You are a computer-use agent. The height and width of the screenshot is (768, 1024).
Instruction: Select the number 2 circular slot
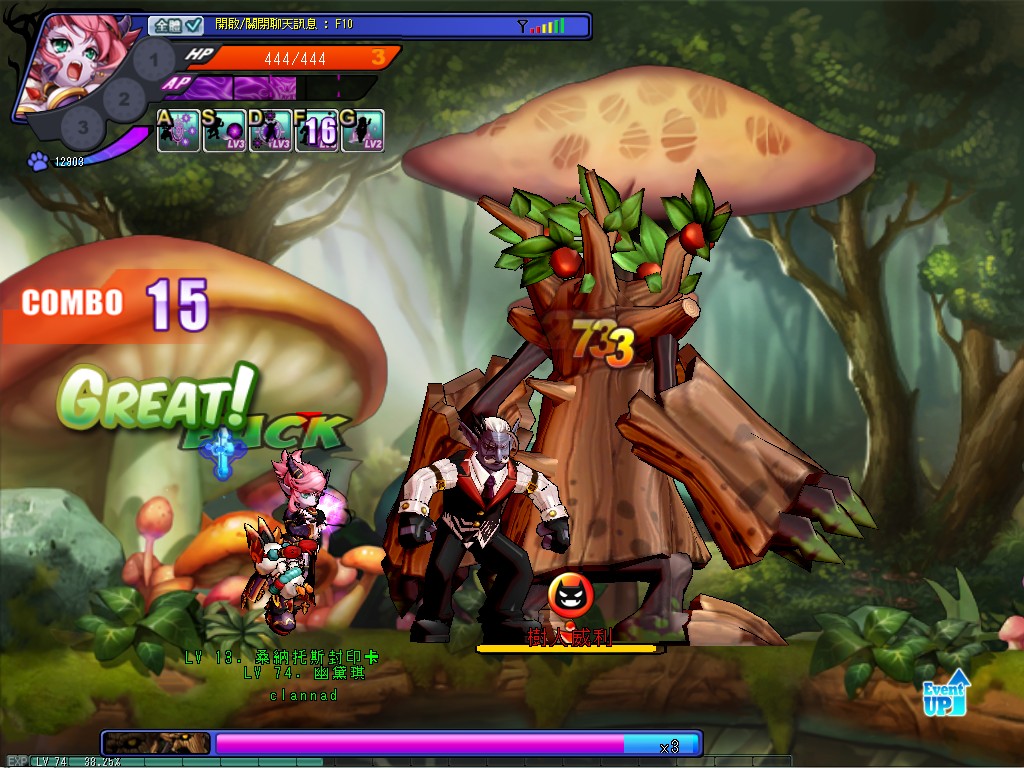point(123,98)
